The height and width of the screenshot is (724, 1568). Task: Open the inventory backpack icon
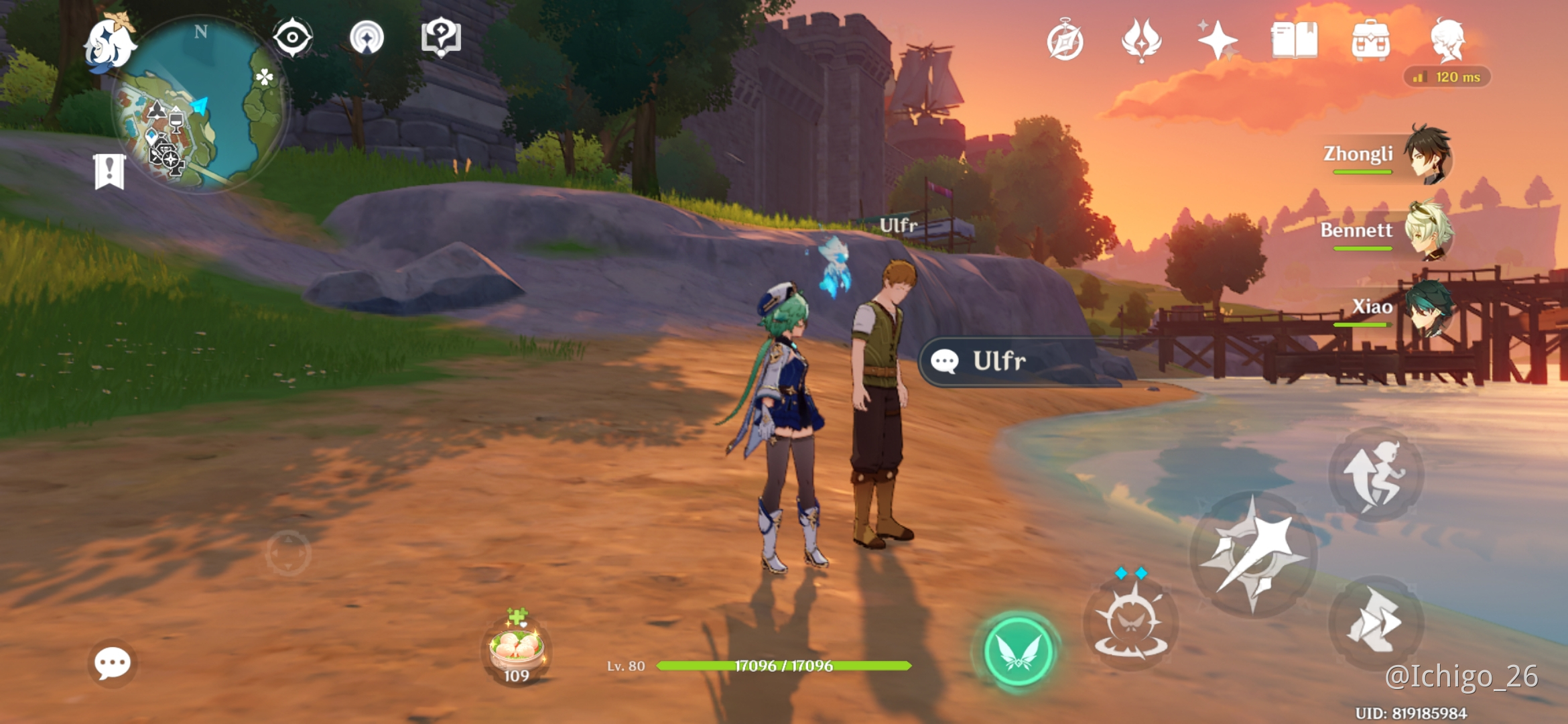[x=1370, y=40]
